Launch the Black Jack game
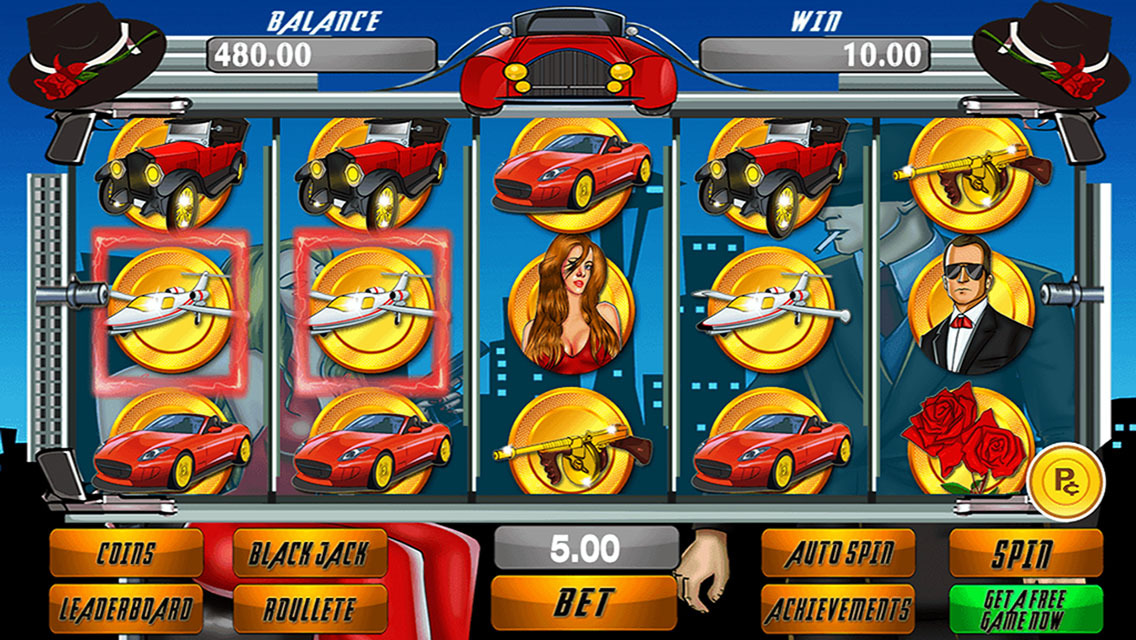Image resolution: width=1136 pixels, height=640 pixels. 310,553
